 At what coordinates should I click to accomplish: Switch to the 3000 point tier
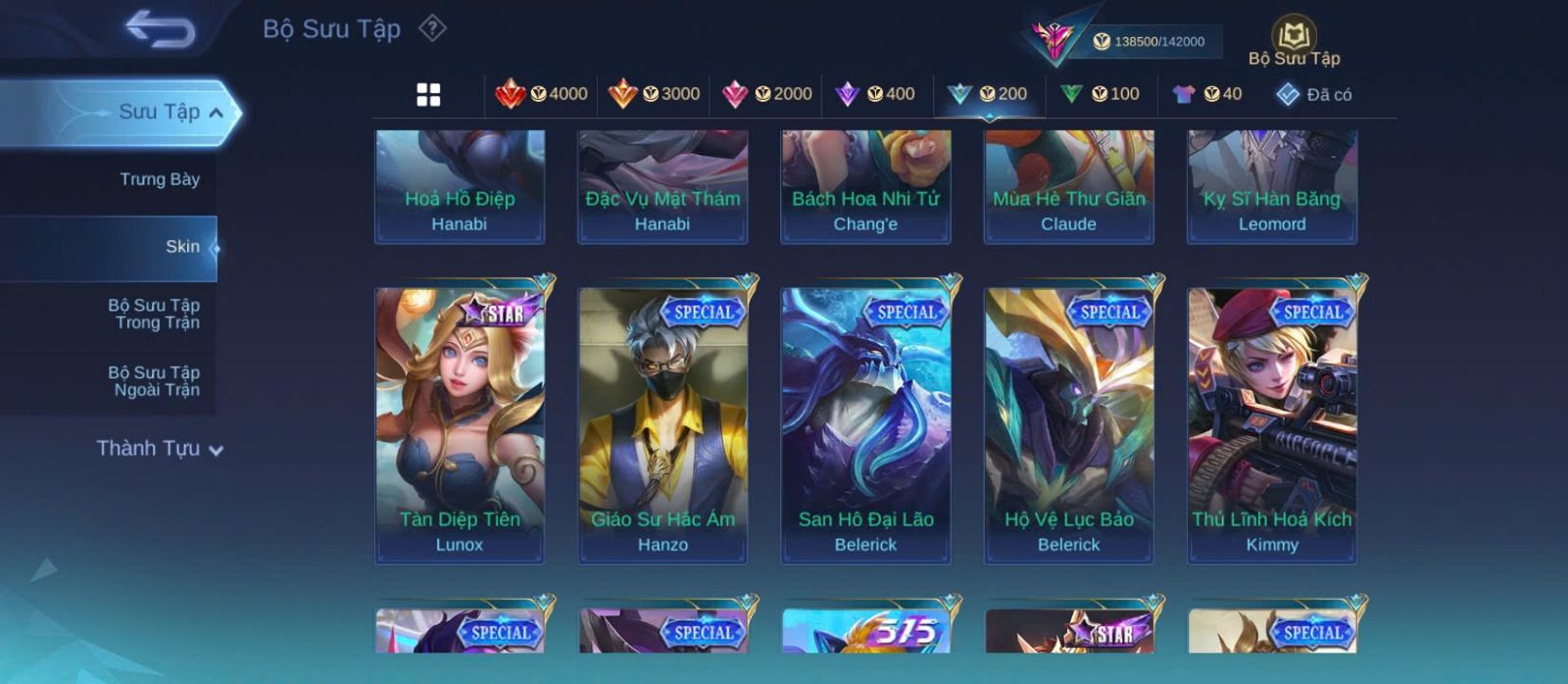pos(654,94)
